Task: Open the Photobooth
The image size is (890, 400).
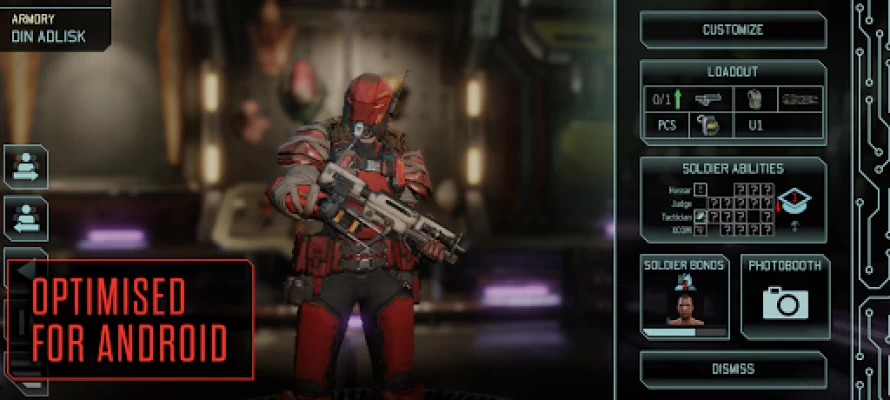Action: click(x=785, y=297)
